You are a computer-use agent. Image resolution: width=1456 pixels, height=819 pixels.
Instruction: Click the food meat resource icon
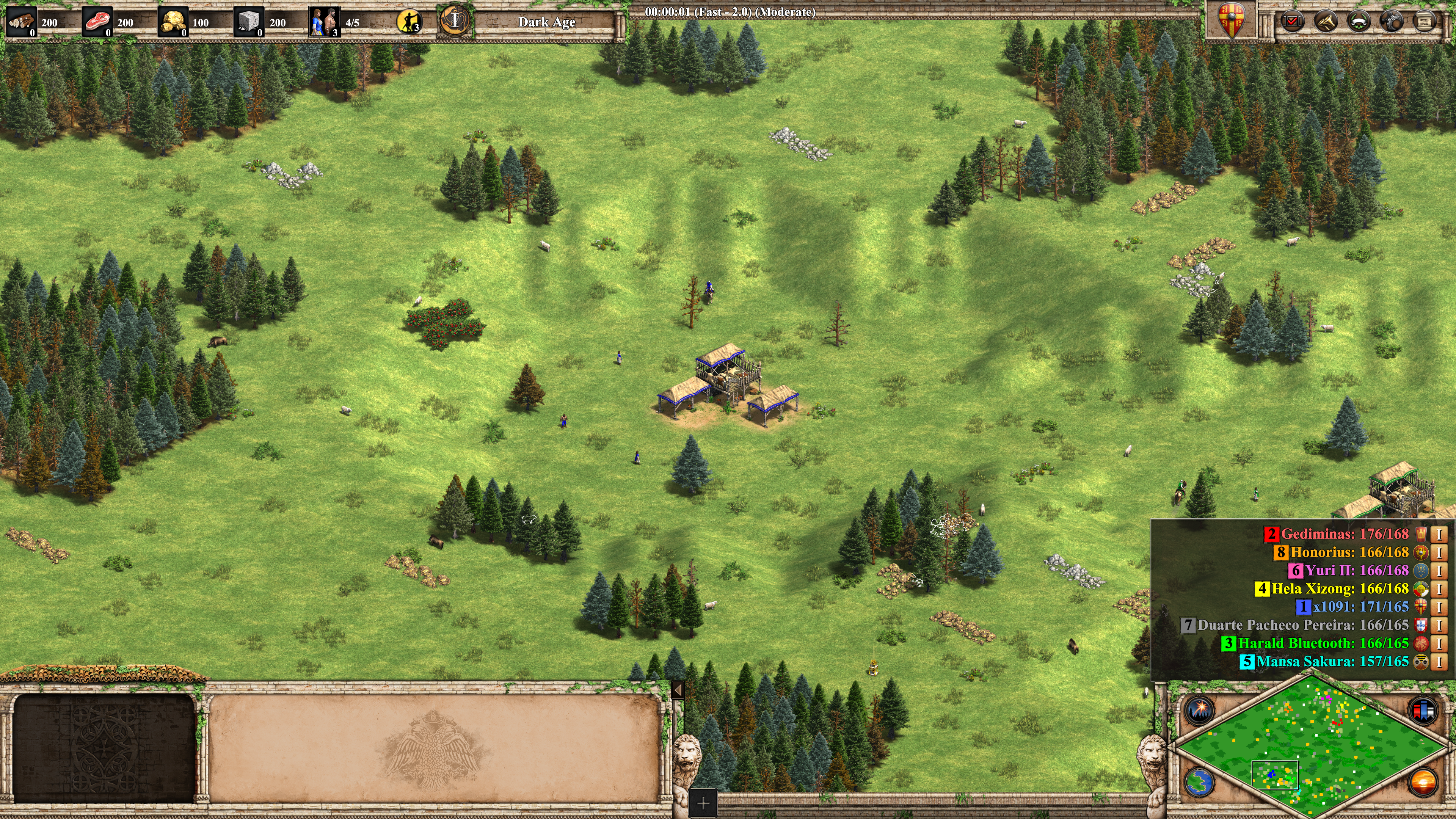97,22
